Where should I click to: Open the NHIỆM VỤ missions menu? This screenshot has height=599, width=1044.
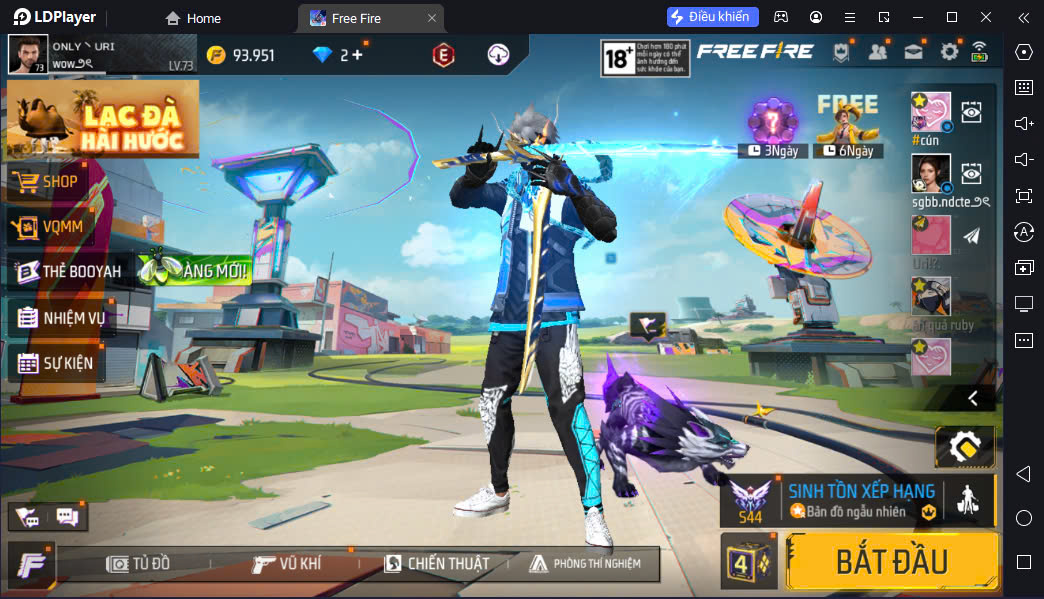tap(70, 318)
